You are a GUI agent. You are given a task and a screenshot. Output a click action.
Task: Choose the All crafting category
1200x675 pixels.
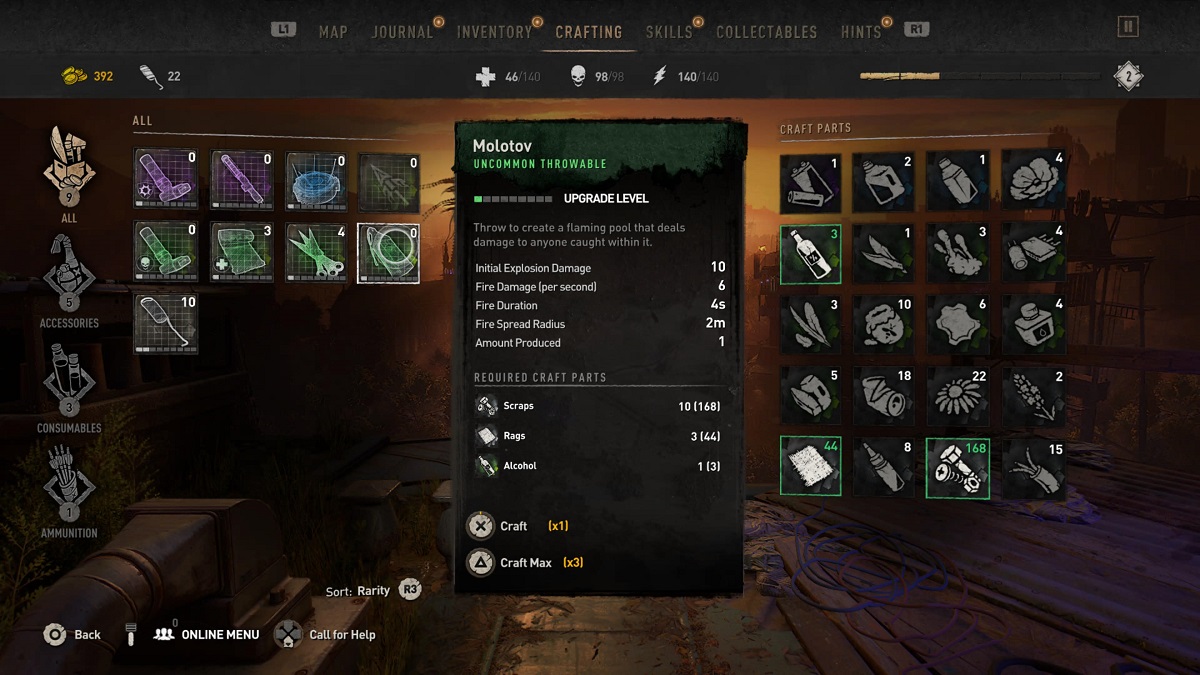[69, 170]
